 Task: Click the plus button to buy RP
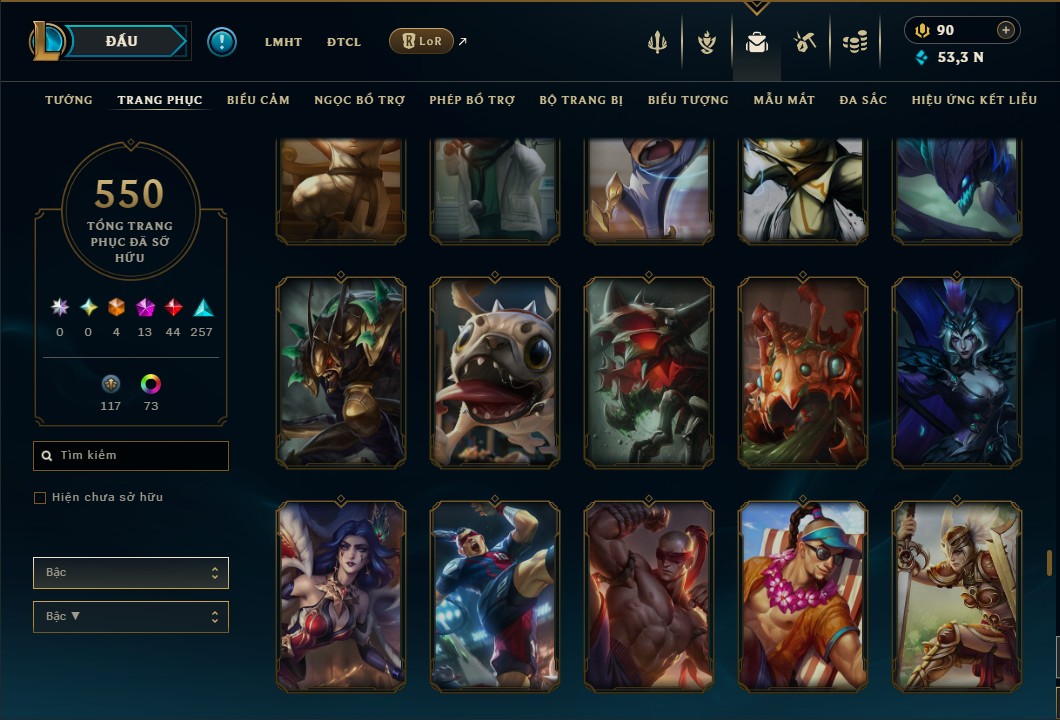[1006, 30]
